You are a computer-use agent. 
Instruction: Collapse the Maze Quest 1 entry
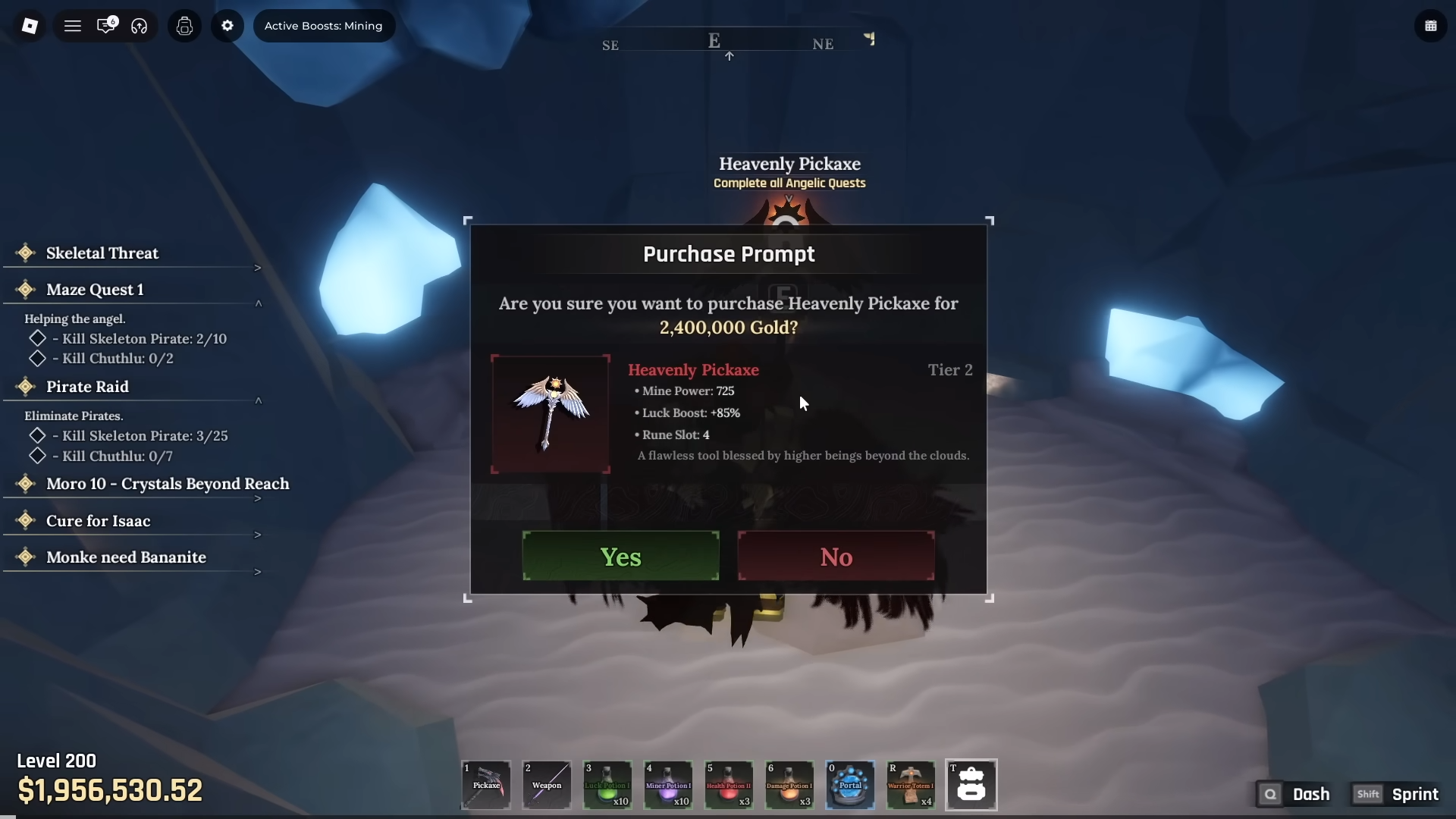pos(258,303)
